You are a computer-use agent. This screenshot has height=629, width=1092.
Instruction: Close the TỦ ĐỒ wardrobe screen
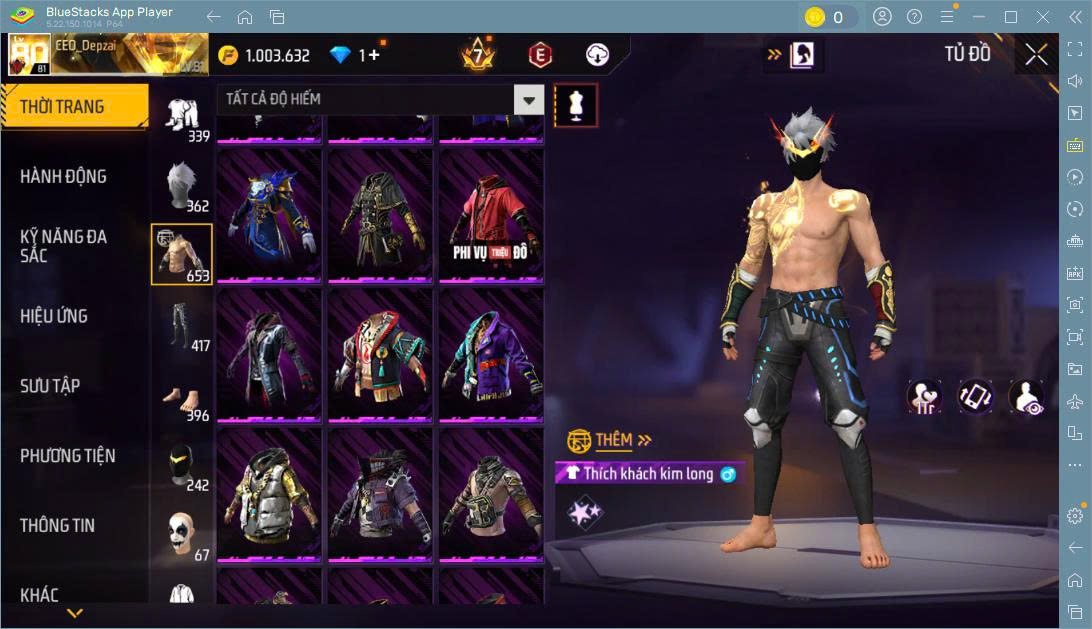click(1036, 55)
